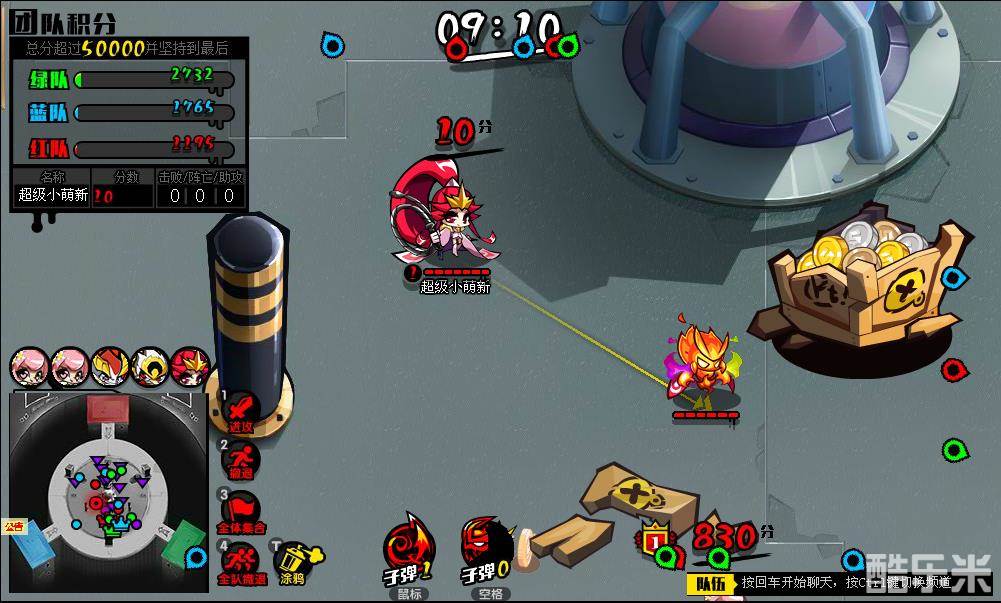This screenshot has height=603, width=1001.
Task: Activate the red flame mouse skill icon
Action: [408, 546]
